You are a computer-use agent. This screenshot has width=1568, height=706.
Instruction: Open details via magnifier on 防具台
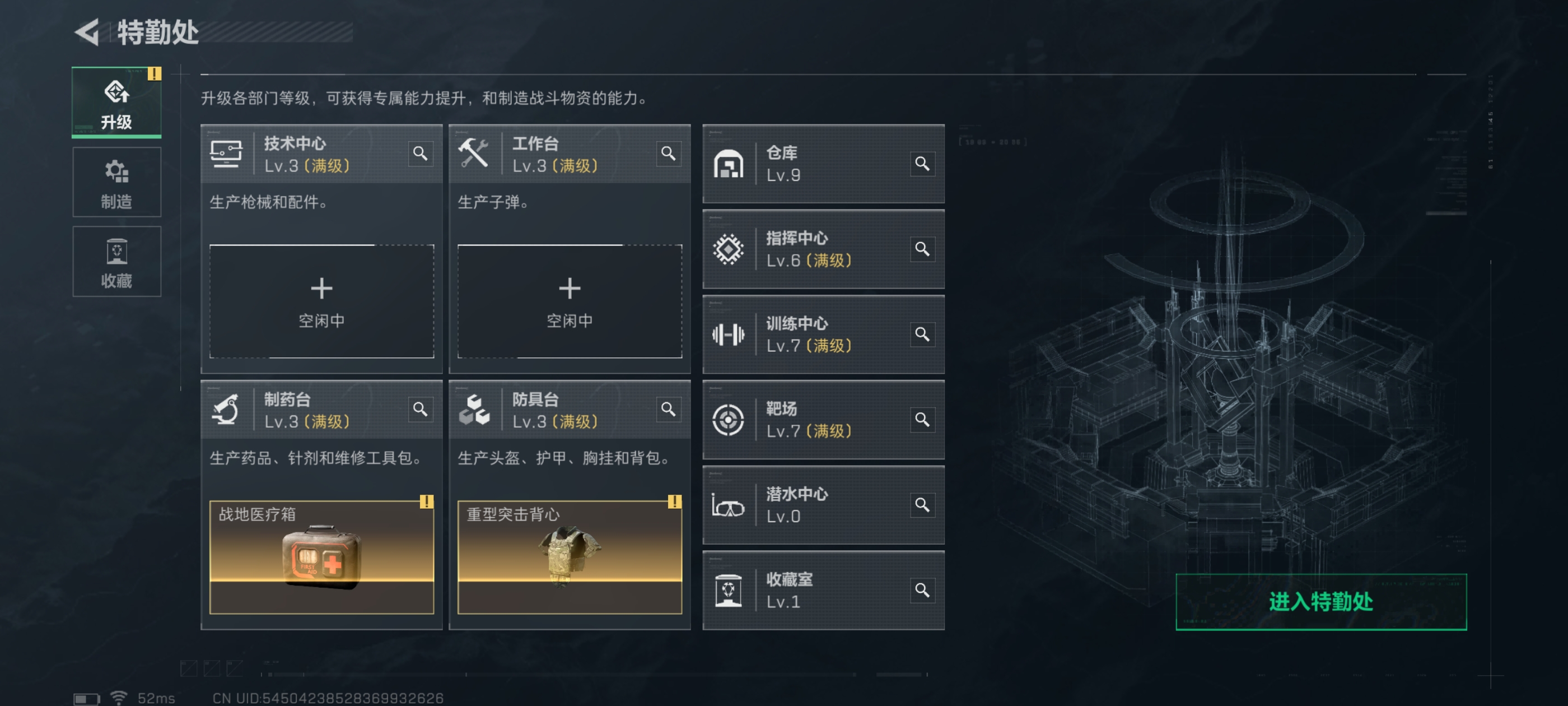pos(668,410)
